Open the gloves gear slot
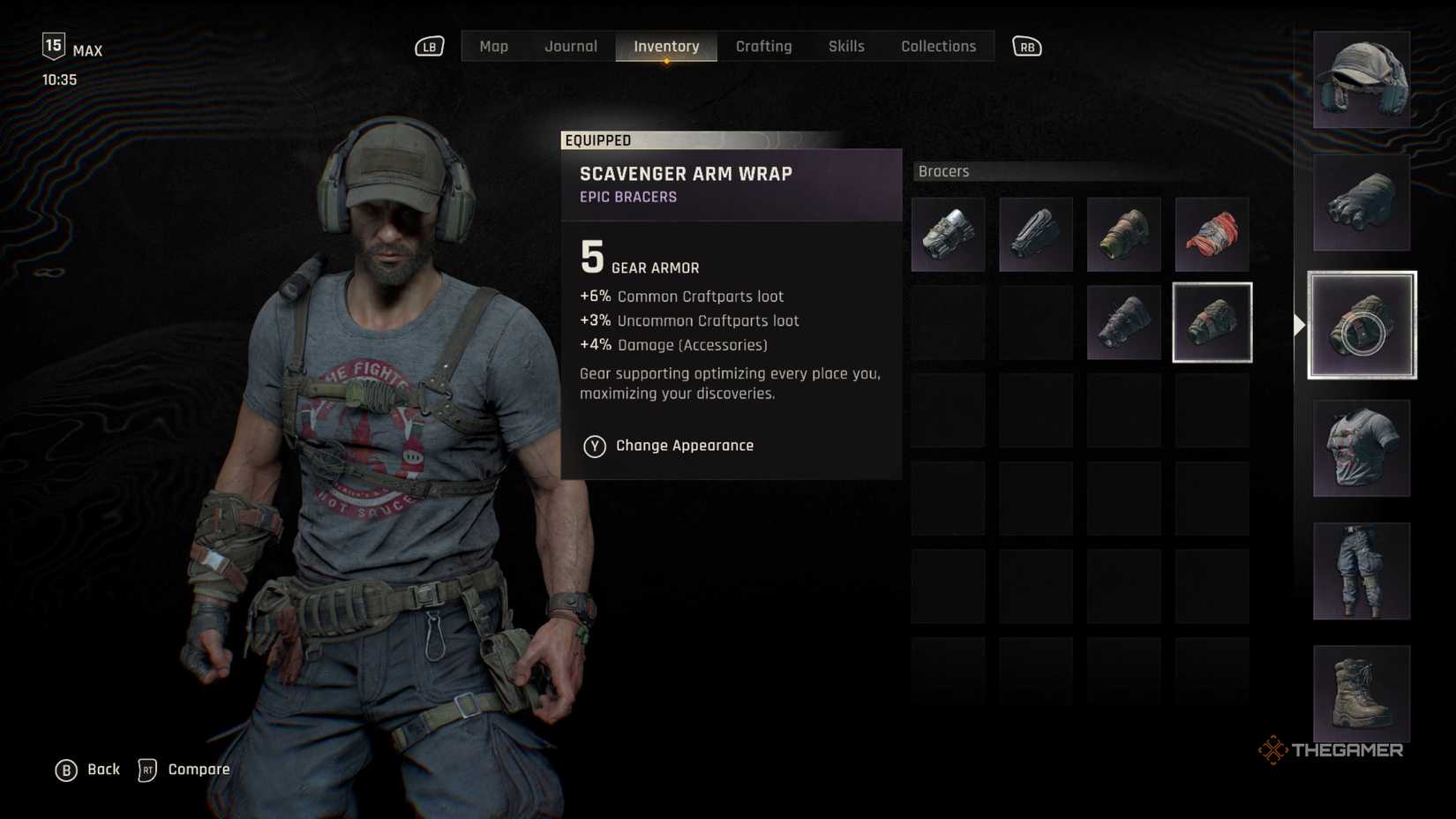 pyautogui.click(x=1362, y=201)
